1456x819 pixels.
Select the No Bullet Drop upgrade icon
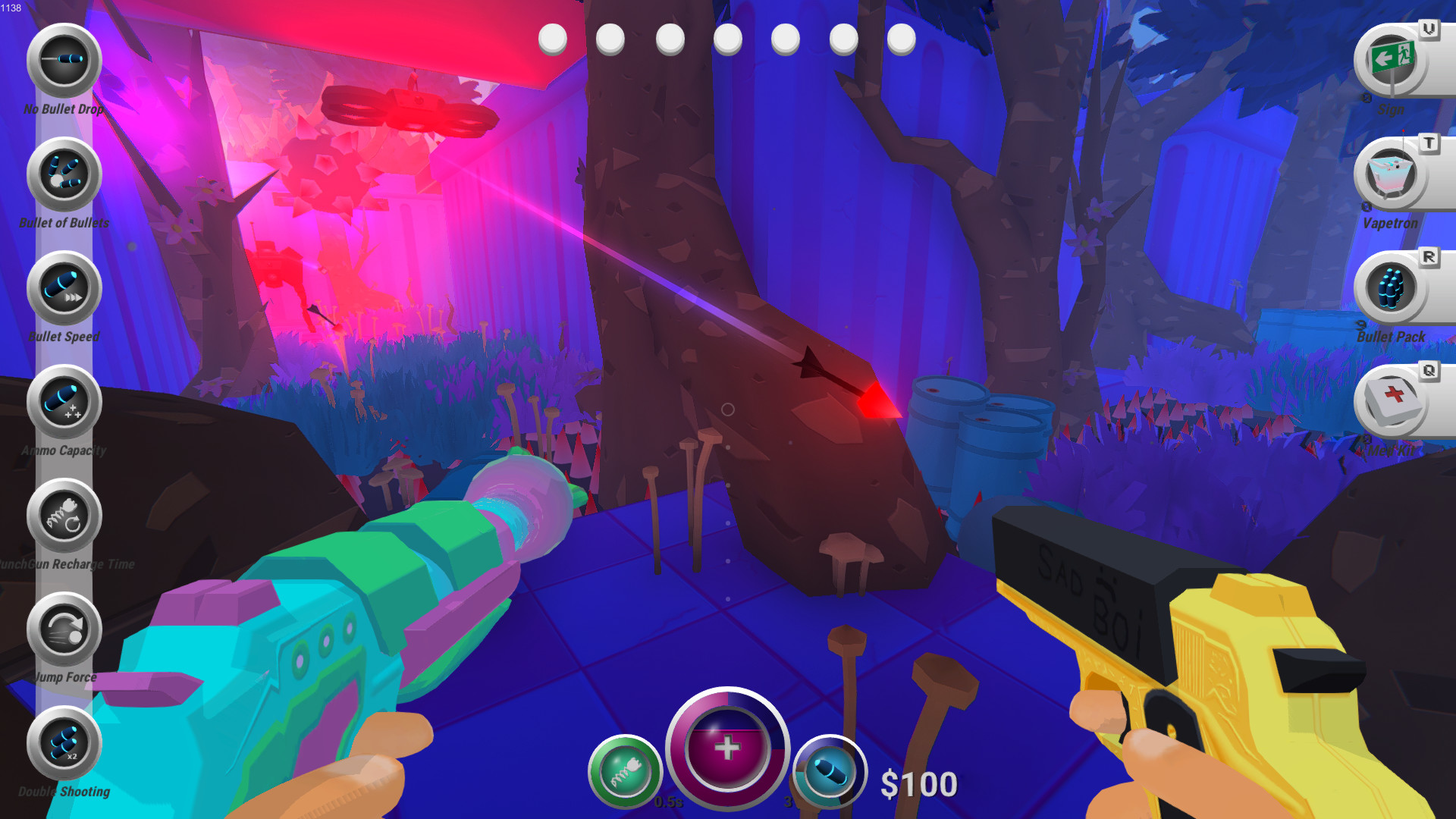64,61
